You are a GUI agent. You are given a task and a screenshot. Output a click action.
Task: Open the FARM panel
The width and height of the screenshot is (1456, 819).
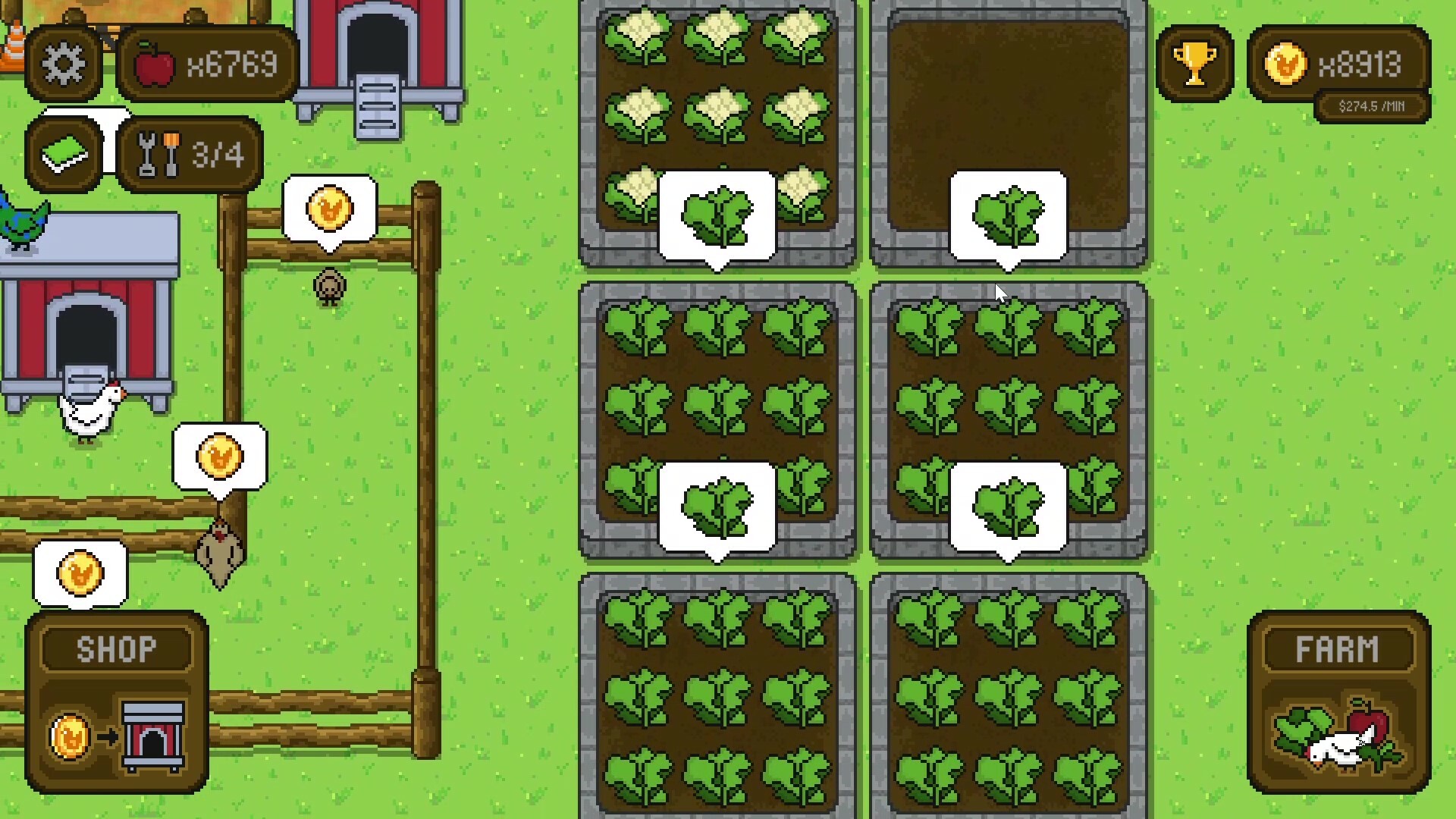(1339, 647)
